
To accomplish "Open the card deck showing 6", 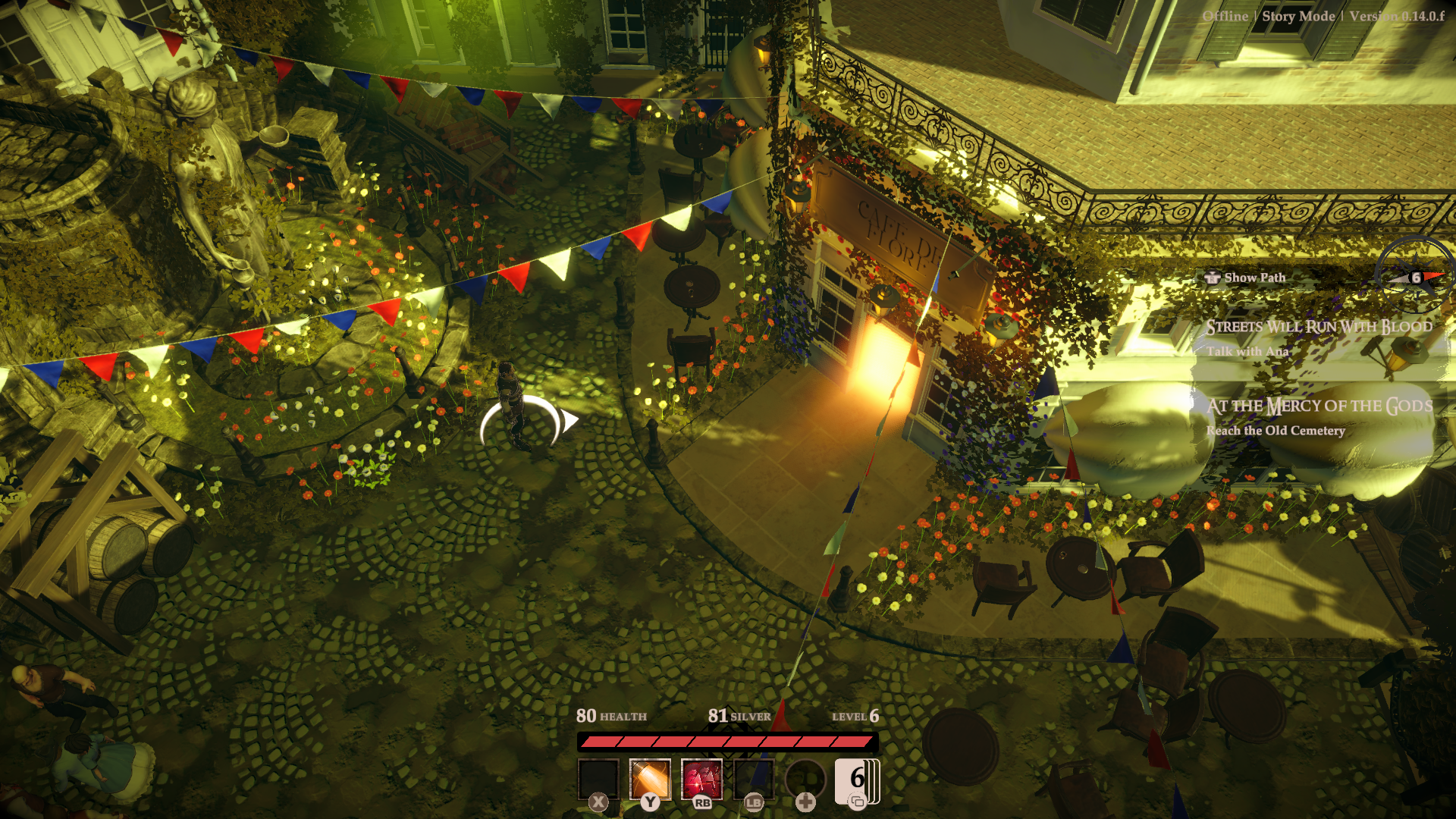I will click(x=857, y=780).
